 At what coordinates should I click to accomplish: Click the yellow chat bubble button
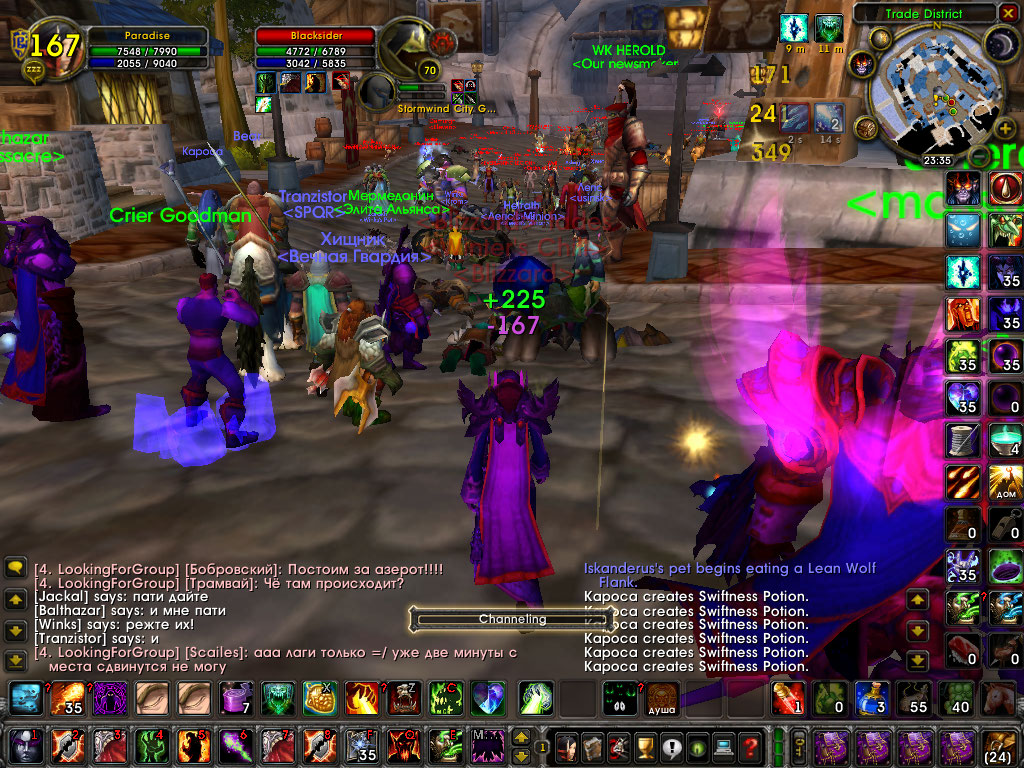[15, 568]
